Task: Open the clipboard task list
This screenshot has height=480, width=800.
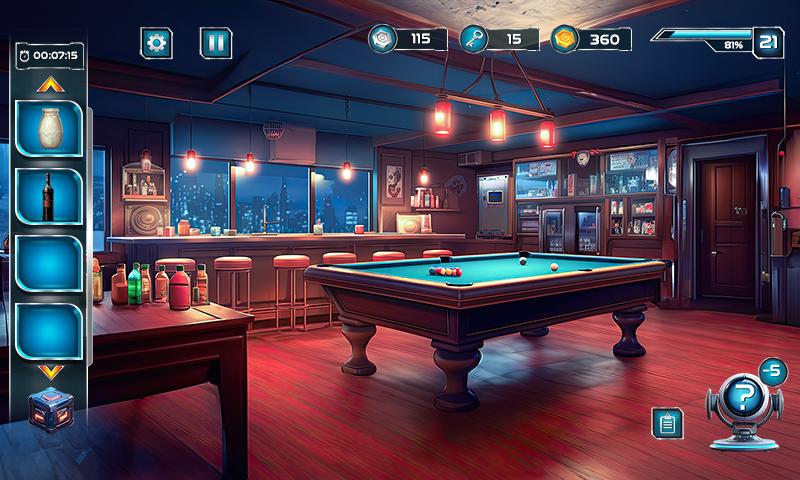Action: click(666, 423)
